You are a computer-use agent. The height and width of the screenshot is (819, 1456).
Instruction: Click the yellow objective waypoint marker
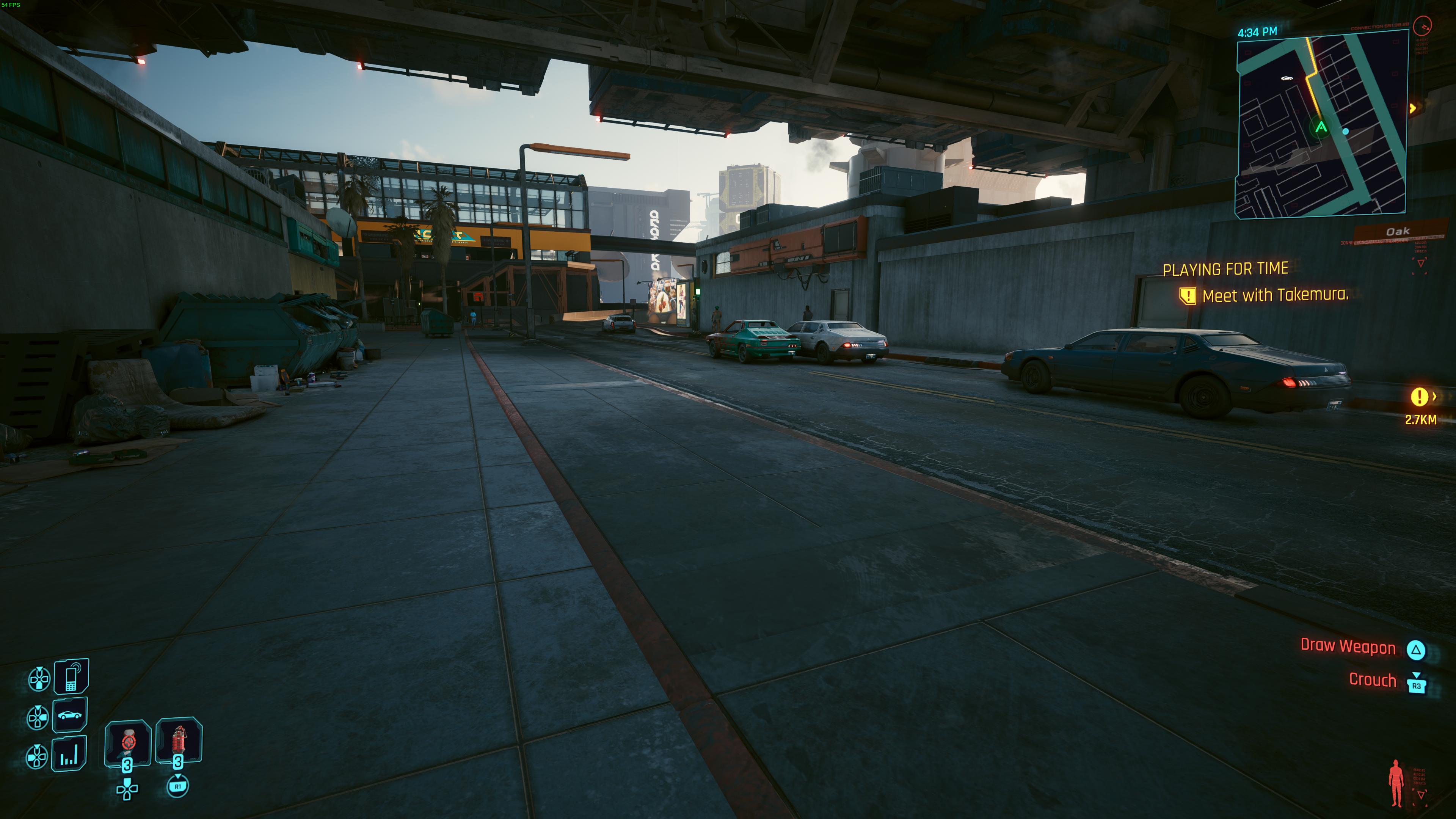[x=1419, y=397]
